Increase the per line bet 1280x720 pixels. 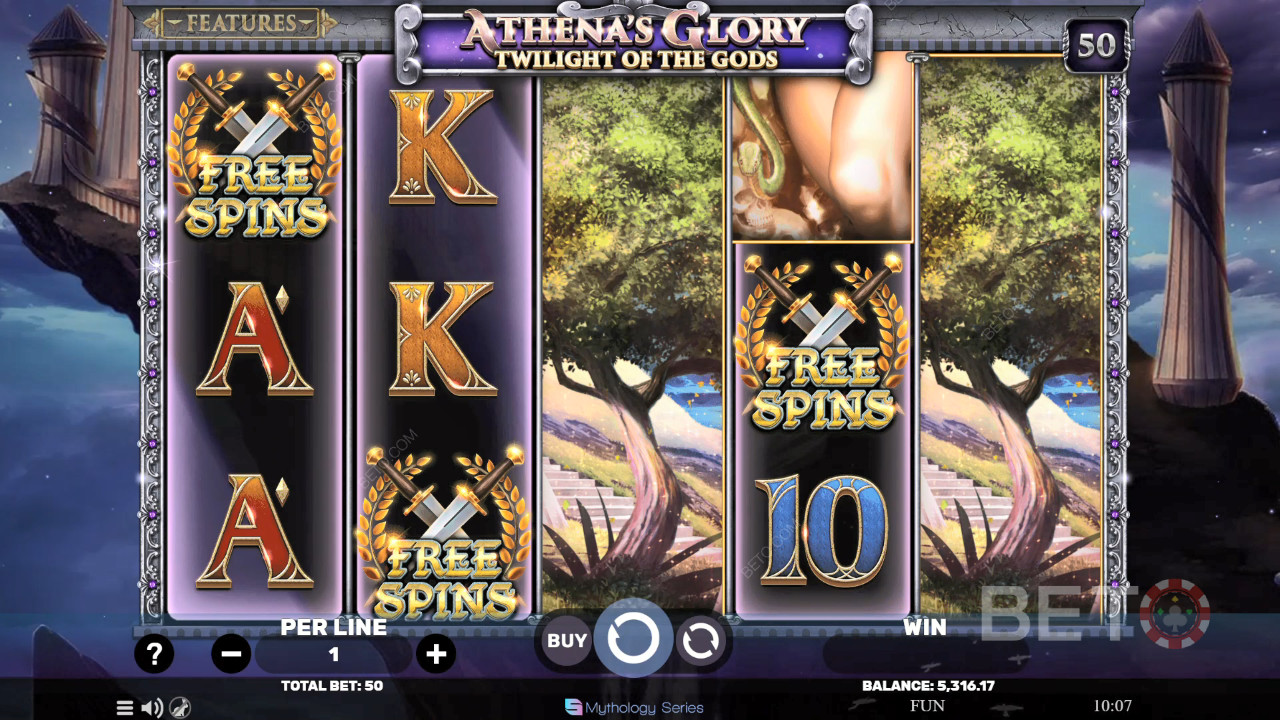[436, 655]
